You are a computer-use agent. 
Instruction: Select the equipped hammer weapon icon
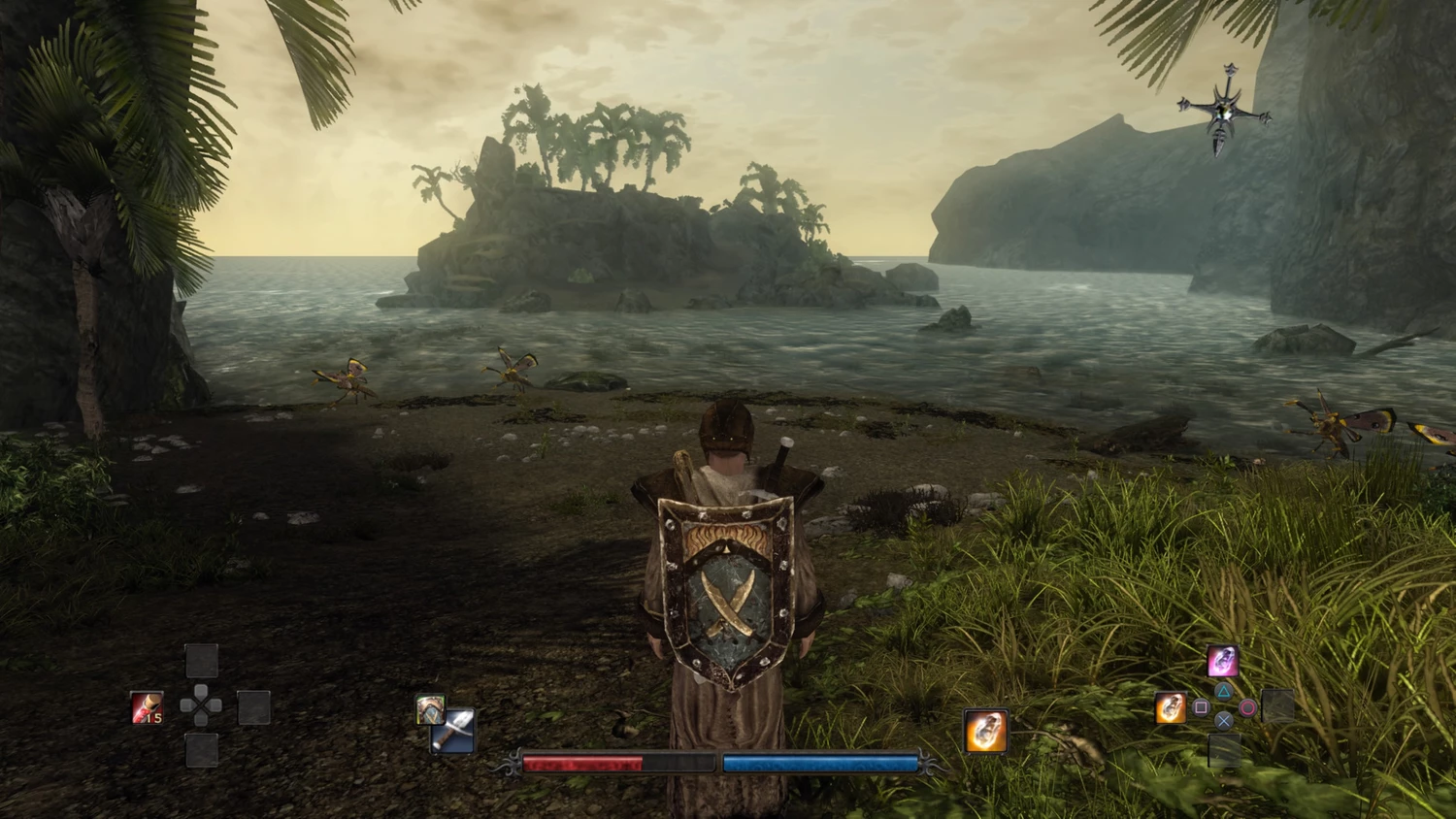click(454, 732)
